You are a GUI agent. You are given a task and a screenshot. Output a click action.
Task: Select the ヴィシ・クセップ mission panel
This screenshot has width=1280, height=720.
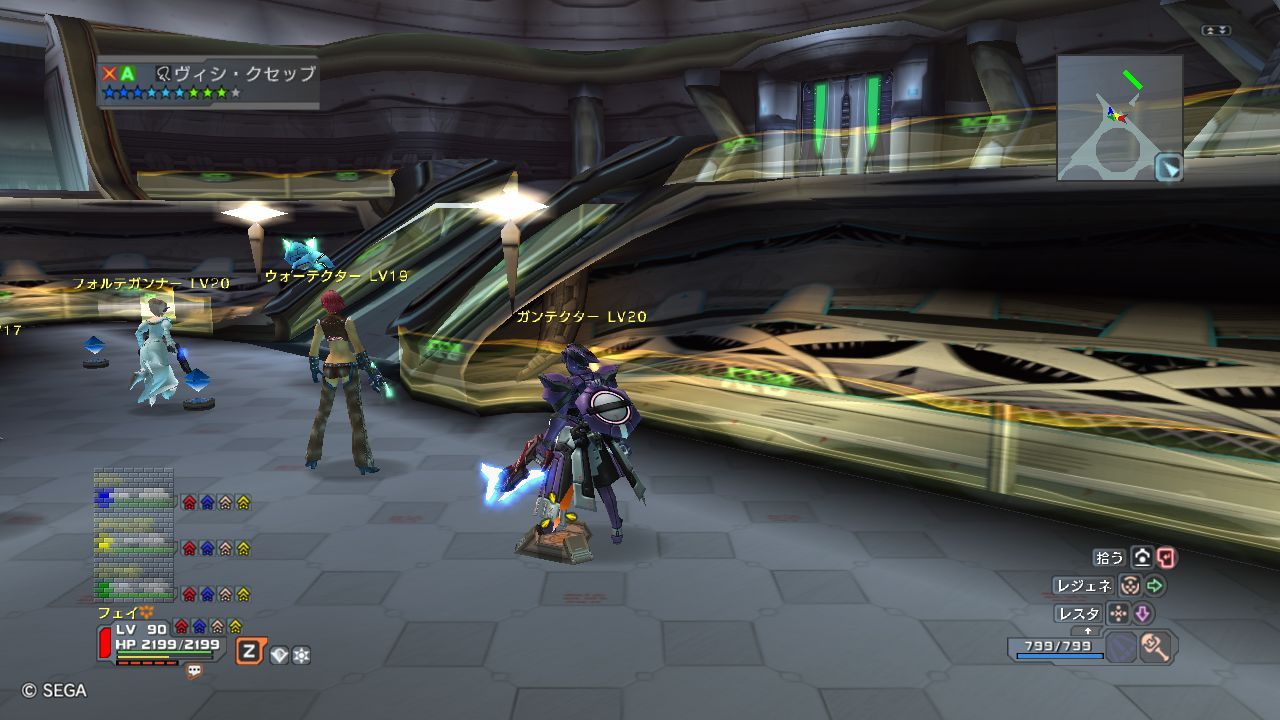click(x=209, y=81)
